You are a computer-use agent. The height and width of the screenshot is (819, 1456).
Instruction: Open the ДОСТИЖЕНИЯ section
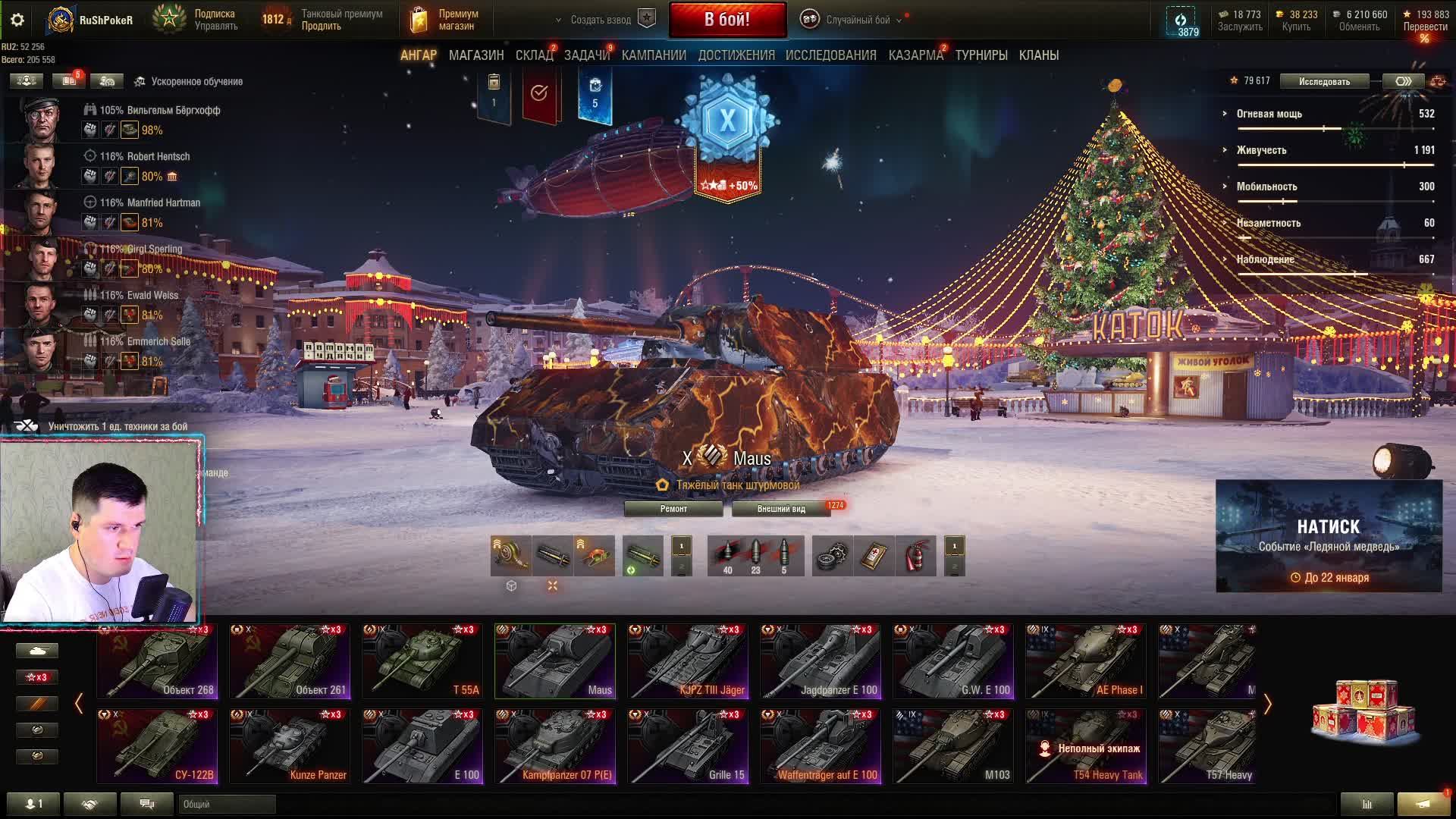[x=736, y=55]
